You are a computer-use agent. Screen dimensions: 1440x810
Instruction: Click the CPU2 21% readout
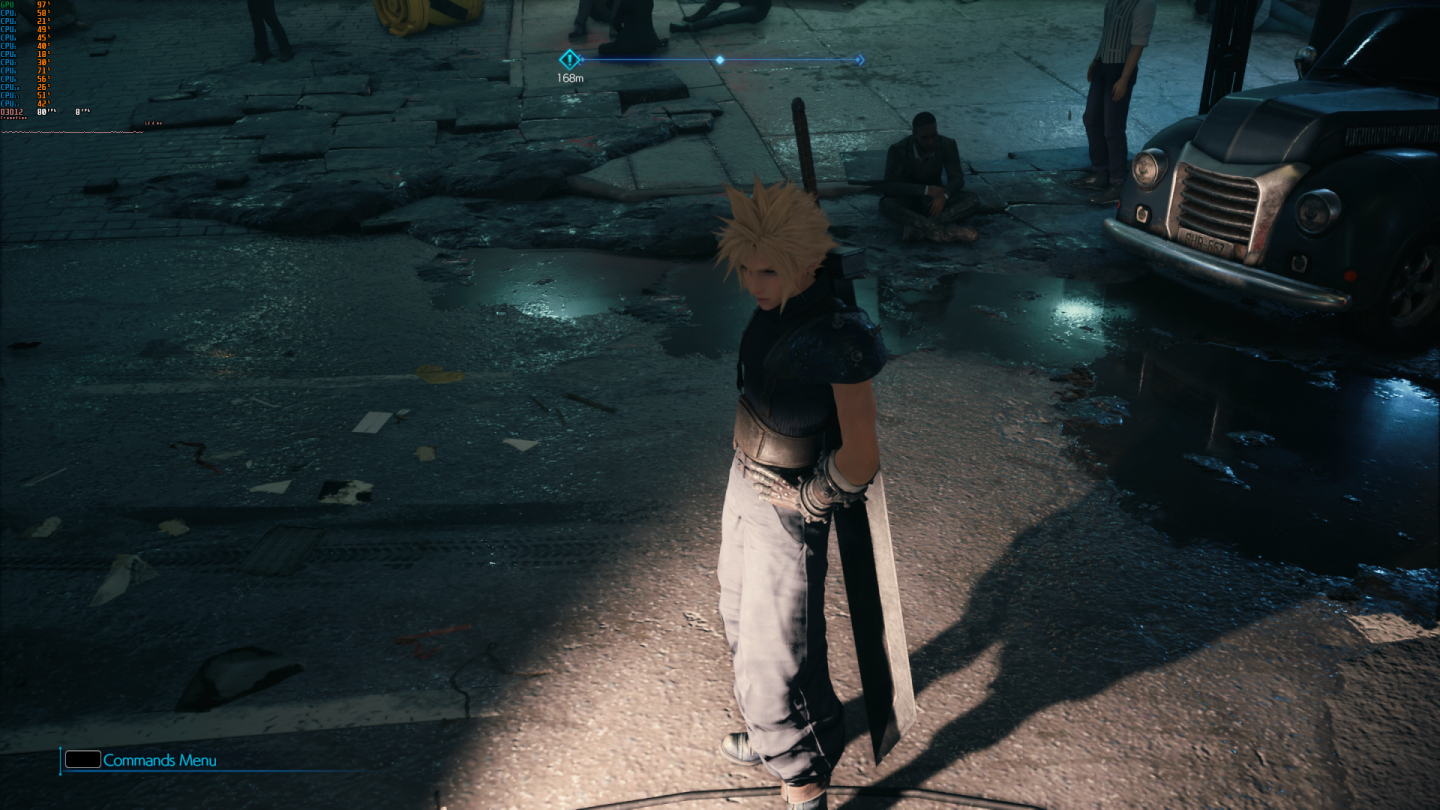coord(42,21)
